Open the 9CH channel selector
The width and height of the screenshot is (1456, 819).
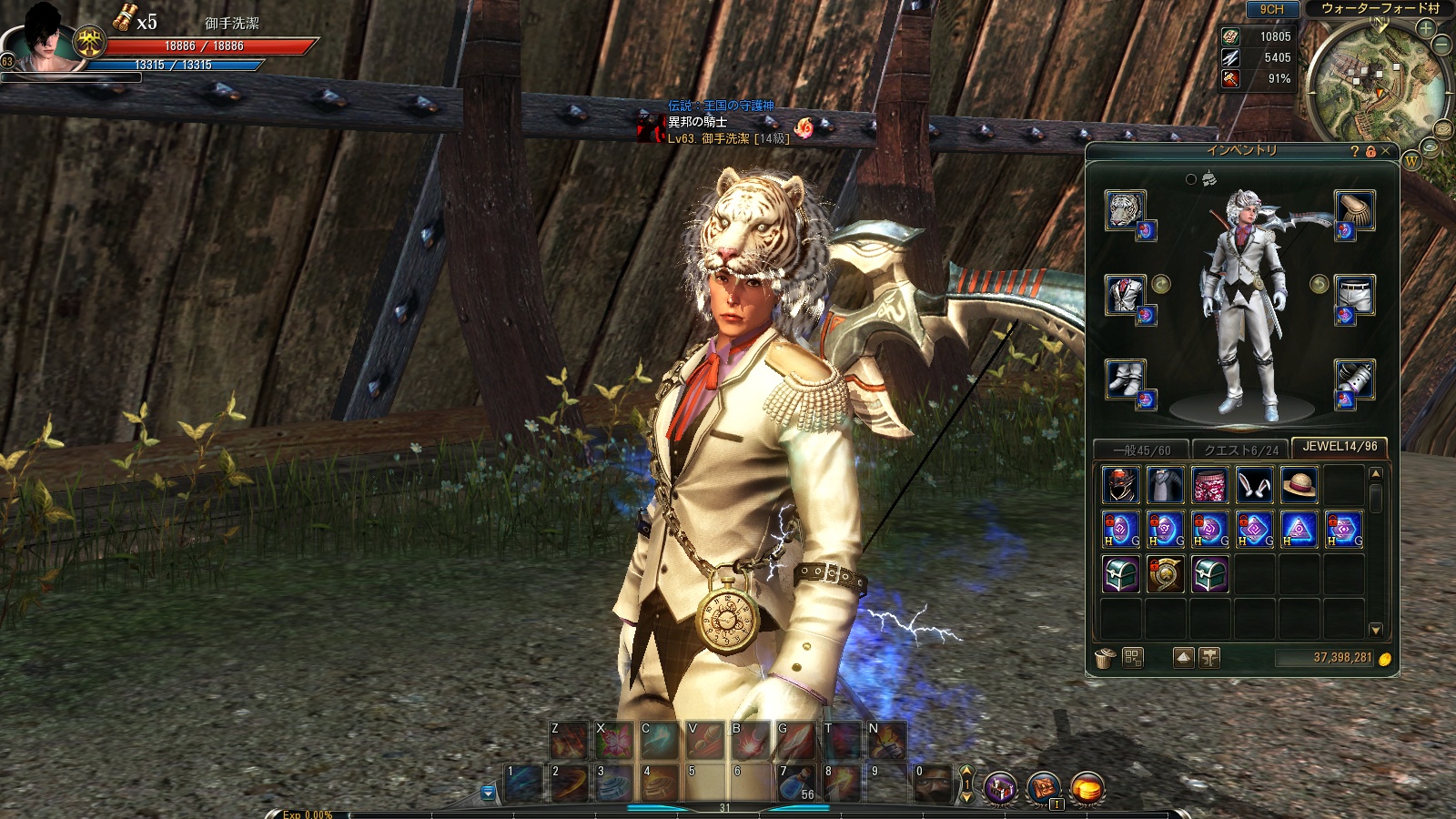[x=1271, y=9]
